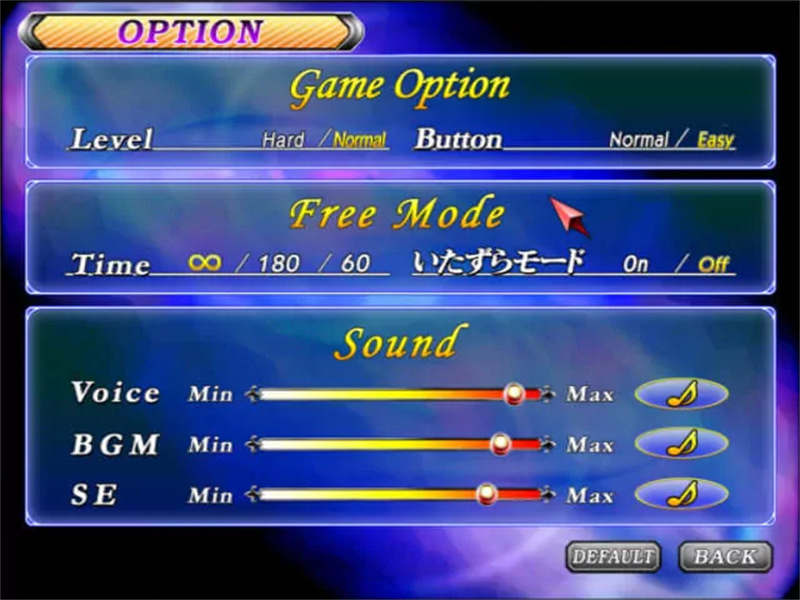The height and width of the screenshot is (600, 800).
Task: Test BGM with its music note button
Action: coord(681,443)
